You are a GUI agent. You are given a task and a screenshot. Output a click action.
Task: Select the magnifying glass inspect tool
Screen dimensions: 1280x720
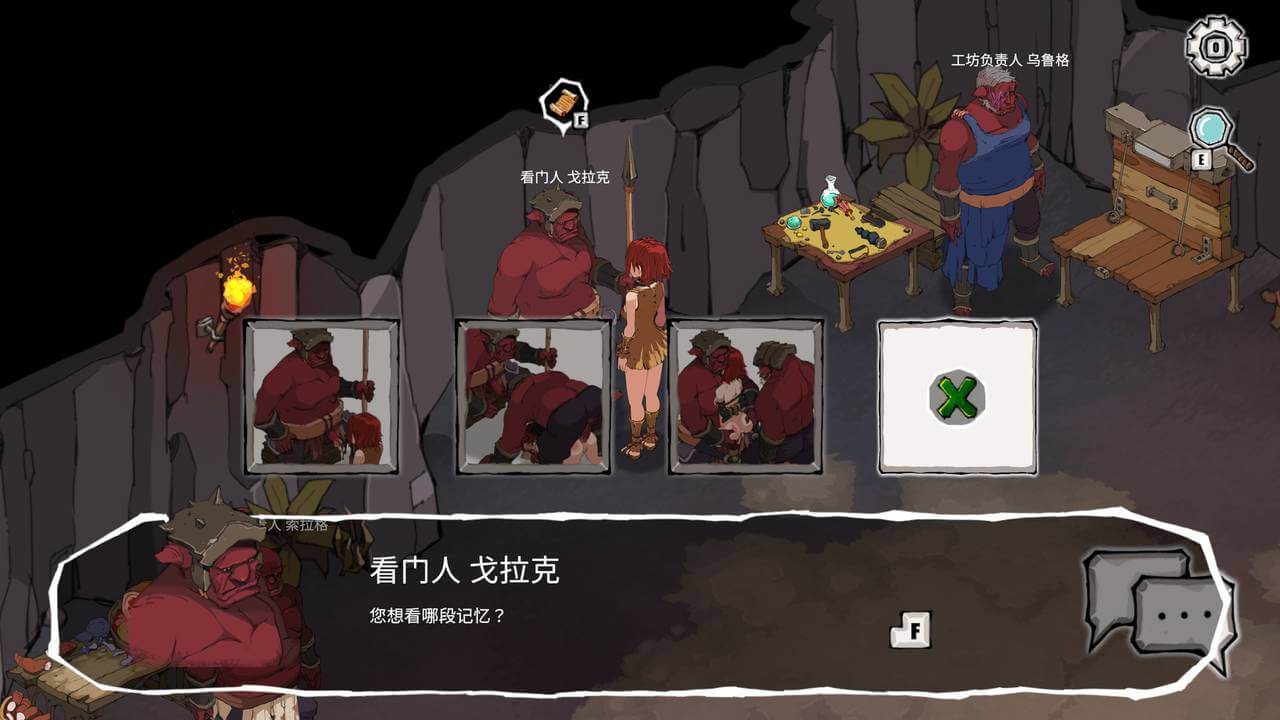click(1211, 130)
